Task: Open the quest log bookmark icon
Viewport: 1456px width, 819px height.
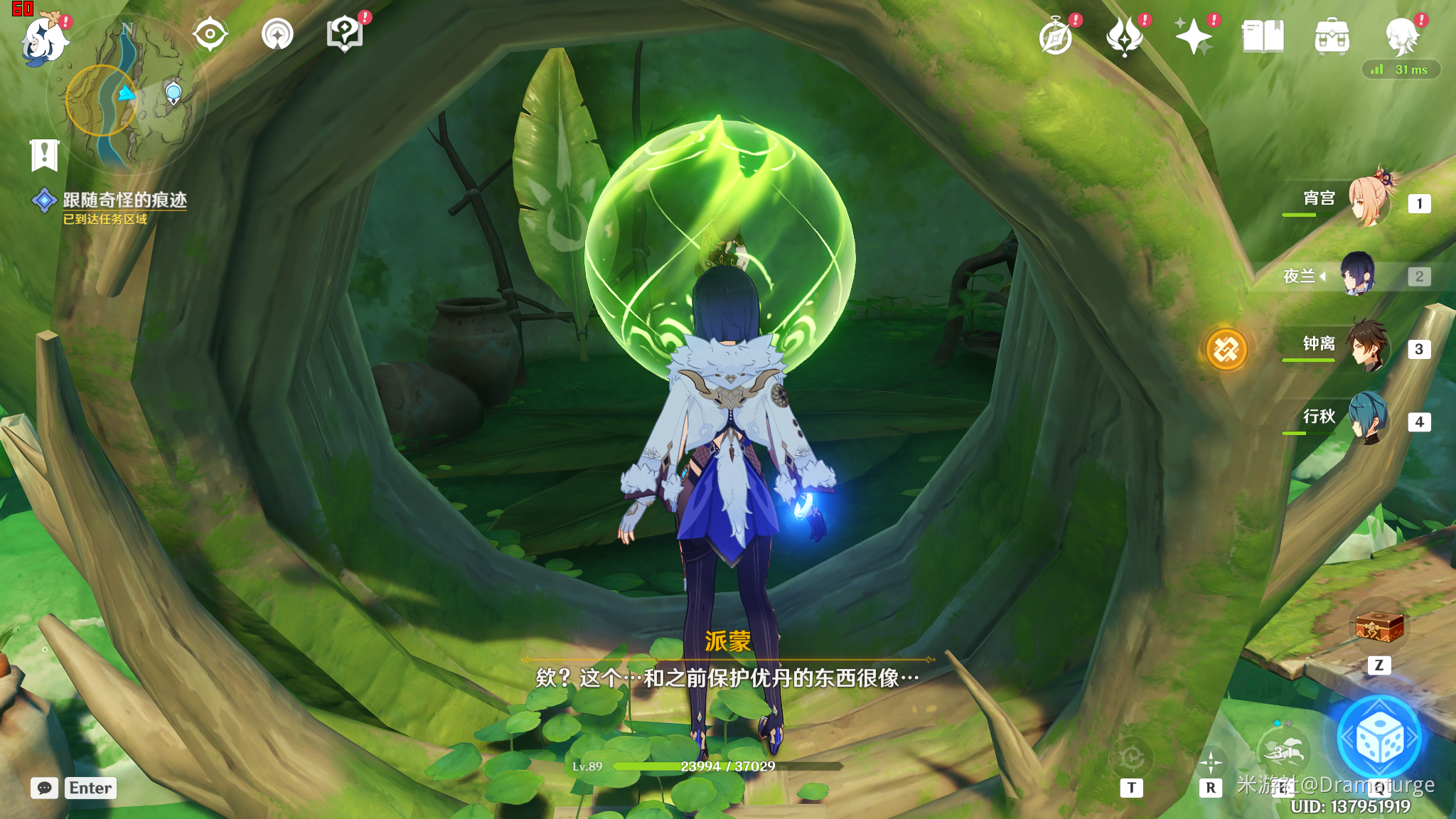Action: click(x=44, y=154)
